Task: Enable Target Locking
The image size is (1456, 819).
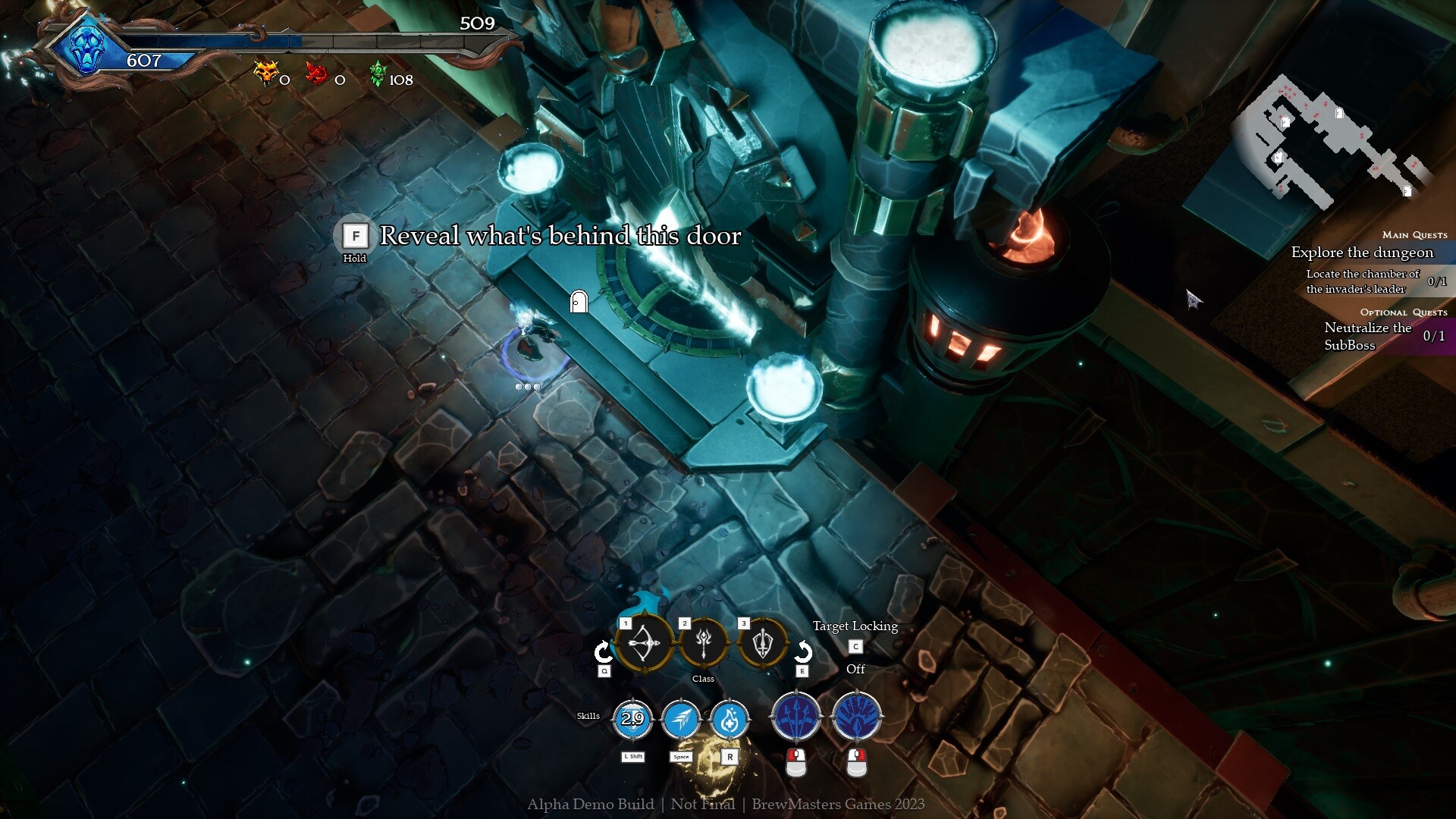Action: (856, 647)
